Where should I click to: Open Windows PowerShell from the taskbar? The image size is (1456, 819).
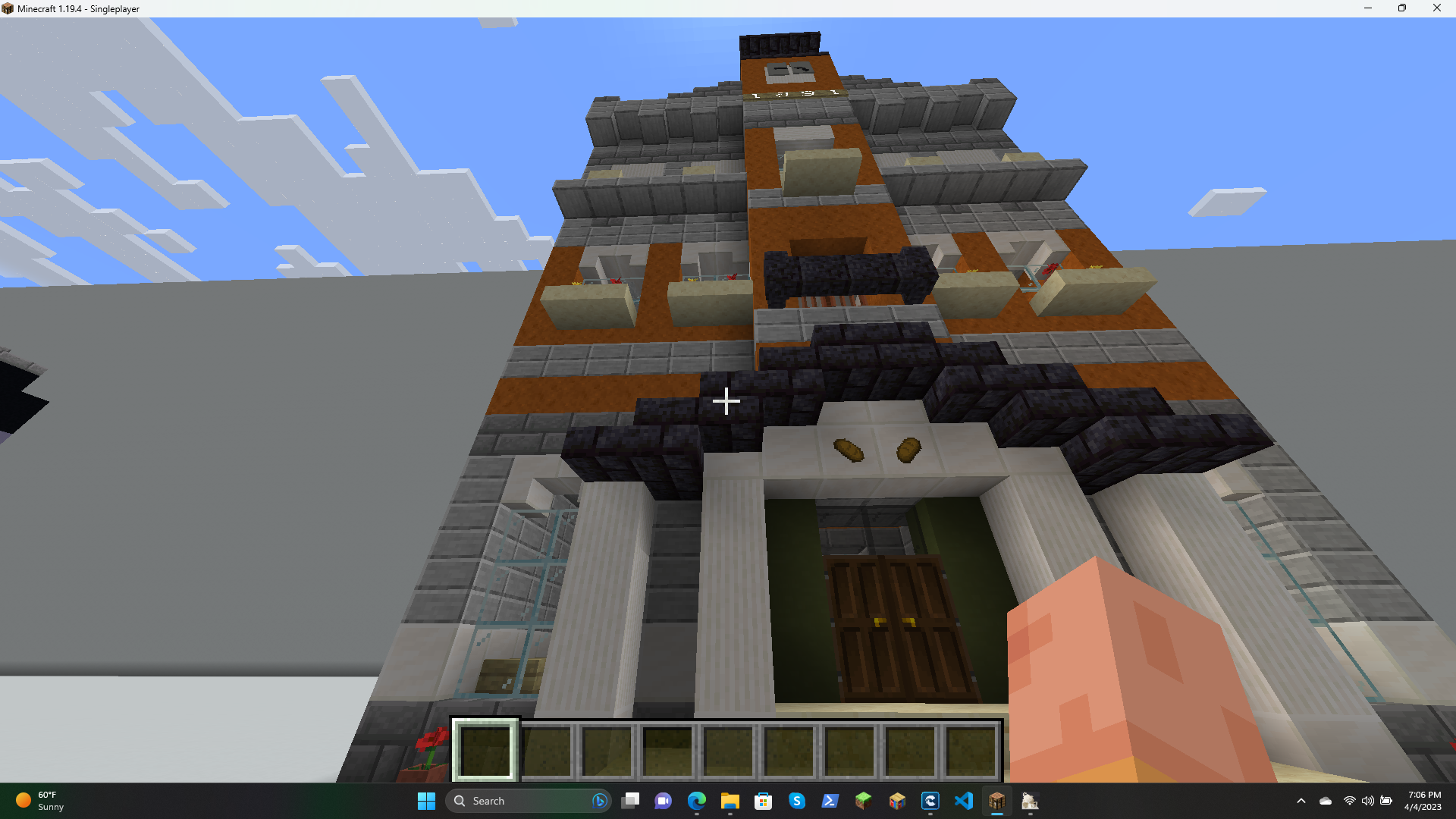(830, 802)
